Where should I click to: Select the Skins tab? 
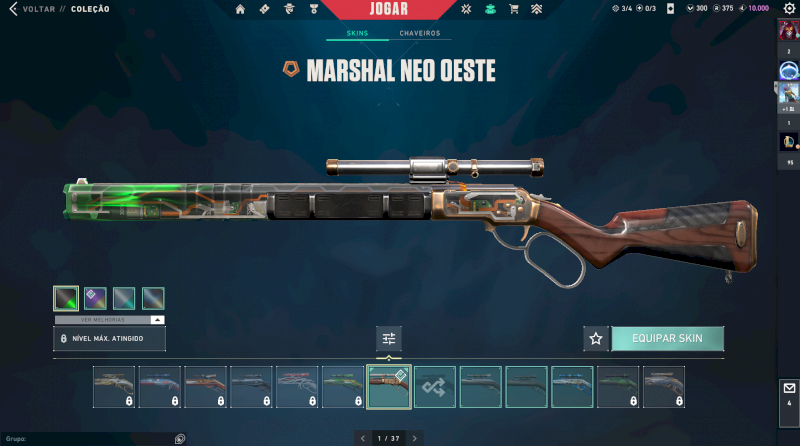coord(357,33)
